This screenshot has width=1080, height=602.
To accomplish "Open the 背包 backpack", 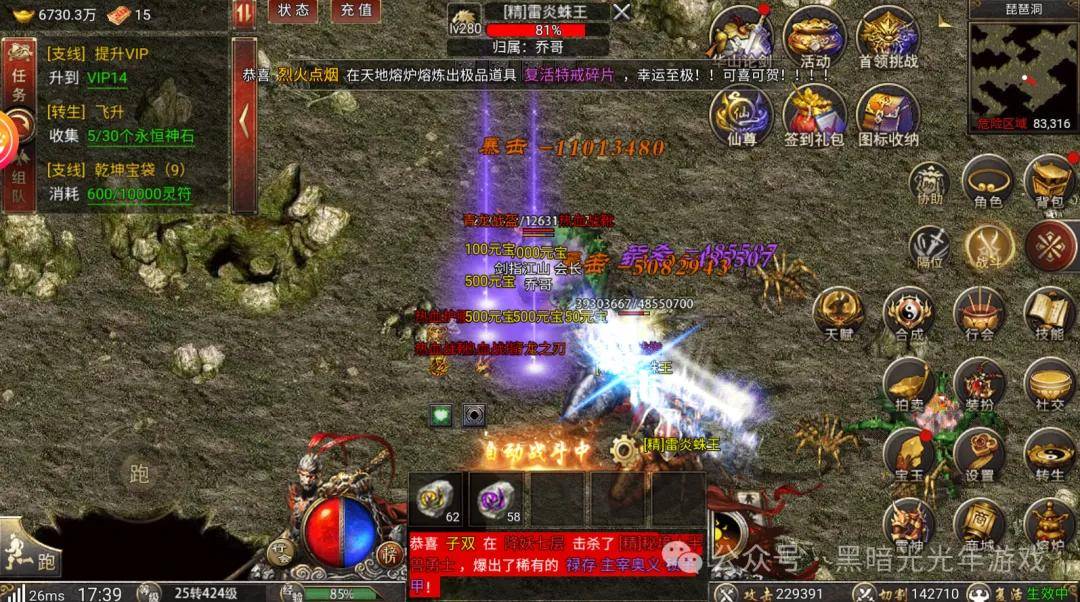I will (x=1050, y=183).
